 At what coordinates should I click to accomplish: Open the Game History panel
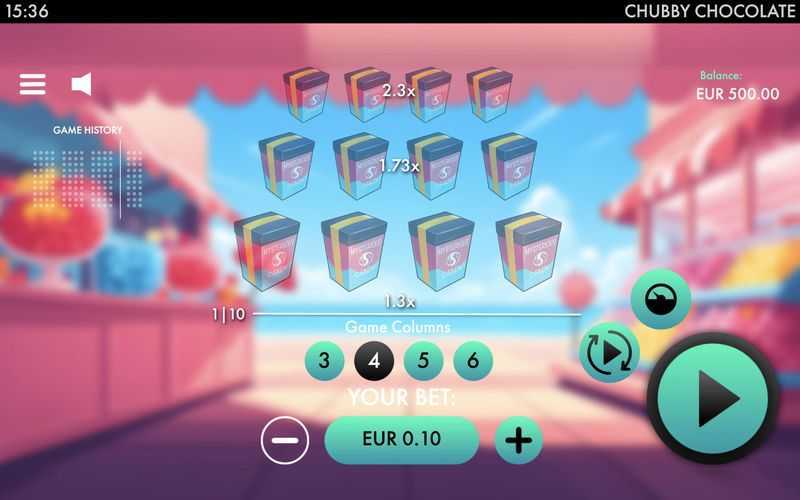(88, 130)
